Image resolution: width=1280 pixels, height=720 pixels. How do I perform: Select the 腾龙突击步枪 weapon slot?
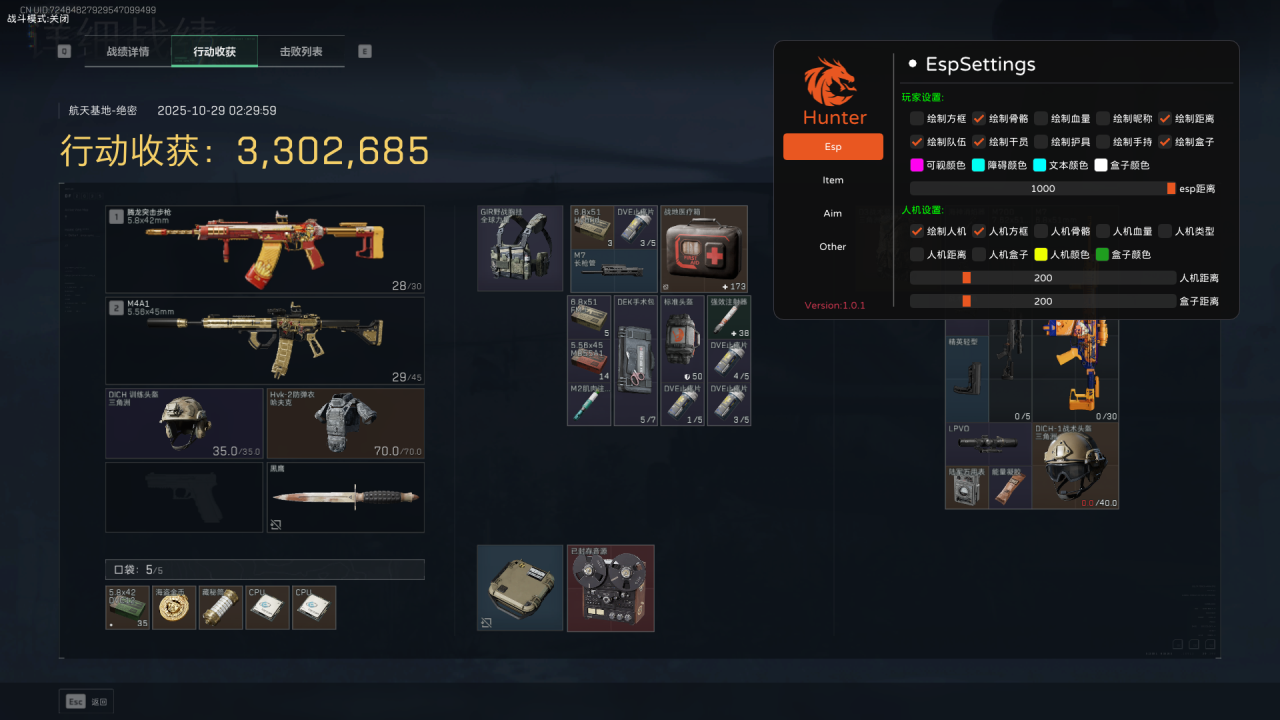[x=265, y=249]
